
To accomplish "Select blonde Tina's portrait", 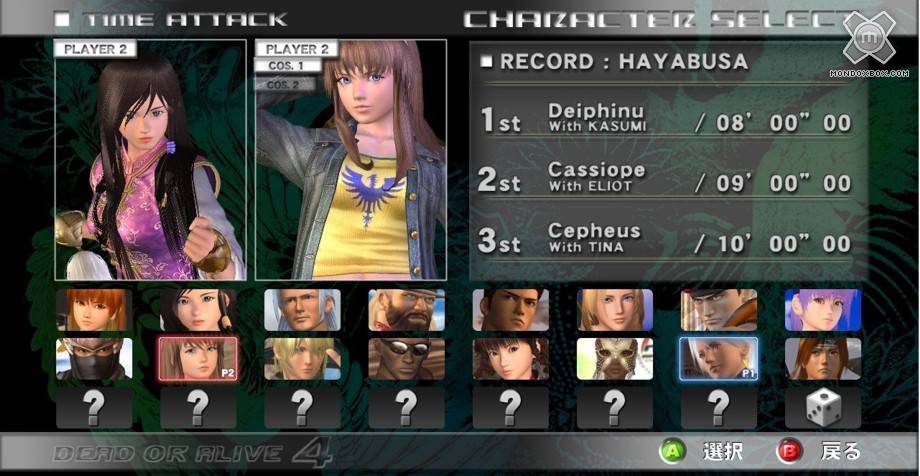I will tap(614, 310).
